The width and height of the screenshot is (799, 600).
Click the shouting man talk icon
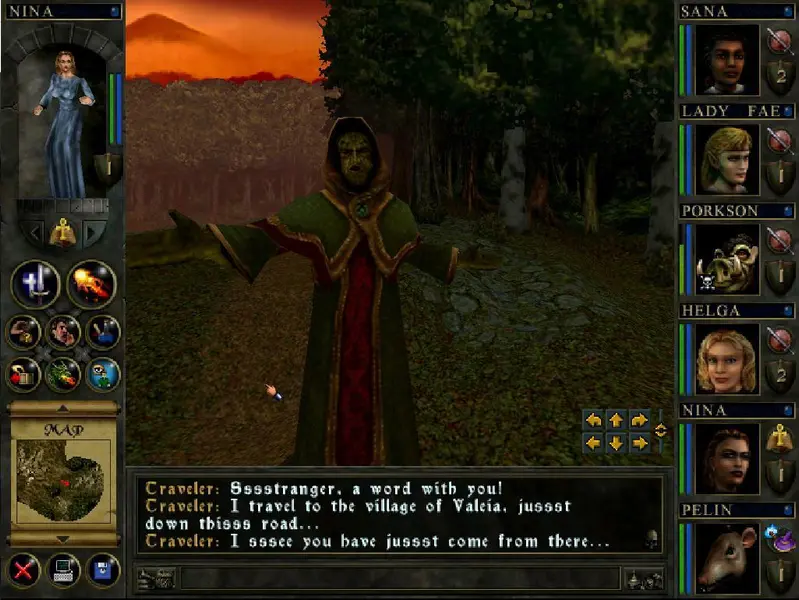tap(63, 332)
